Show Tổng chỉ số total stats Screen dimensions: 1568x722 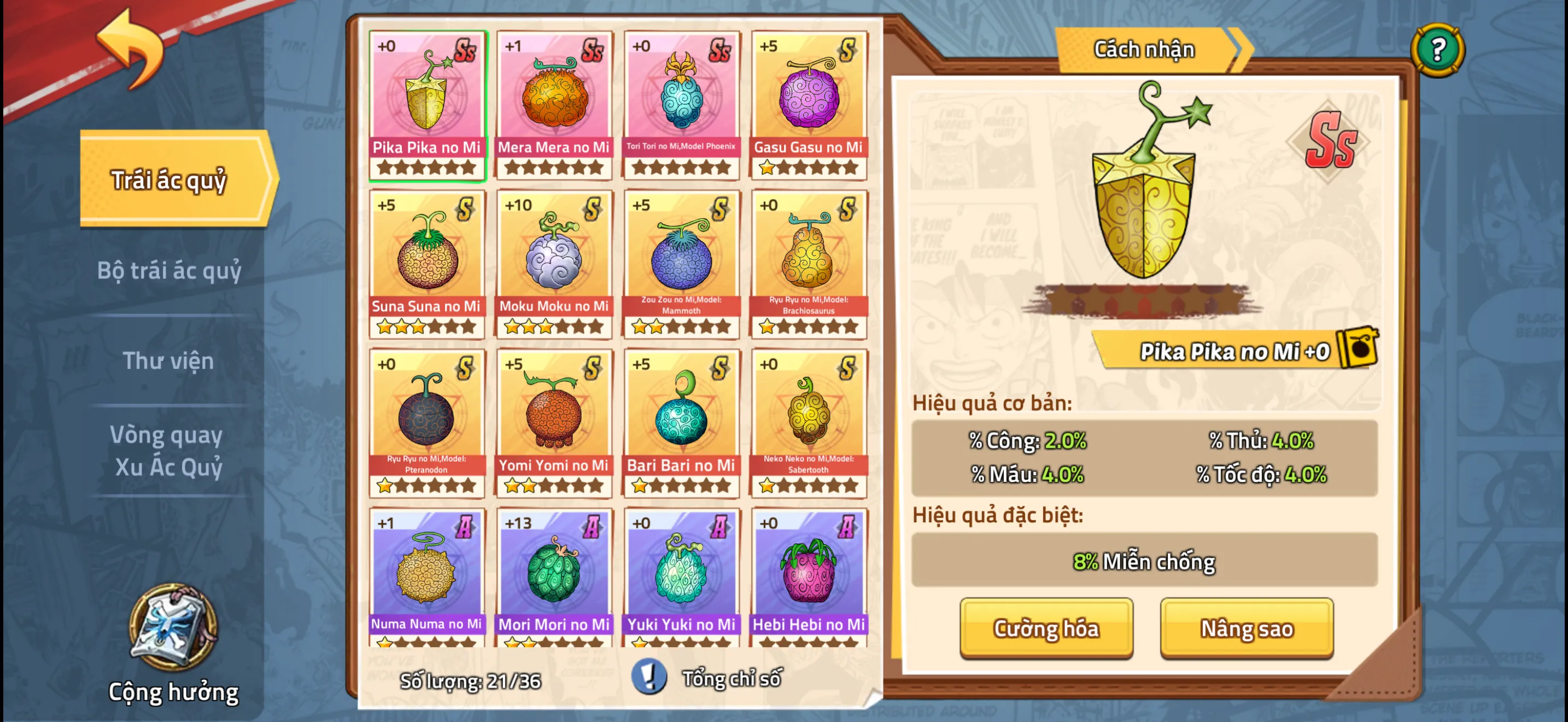pyautogui.click(x=709, y=678)
